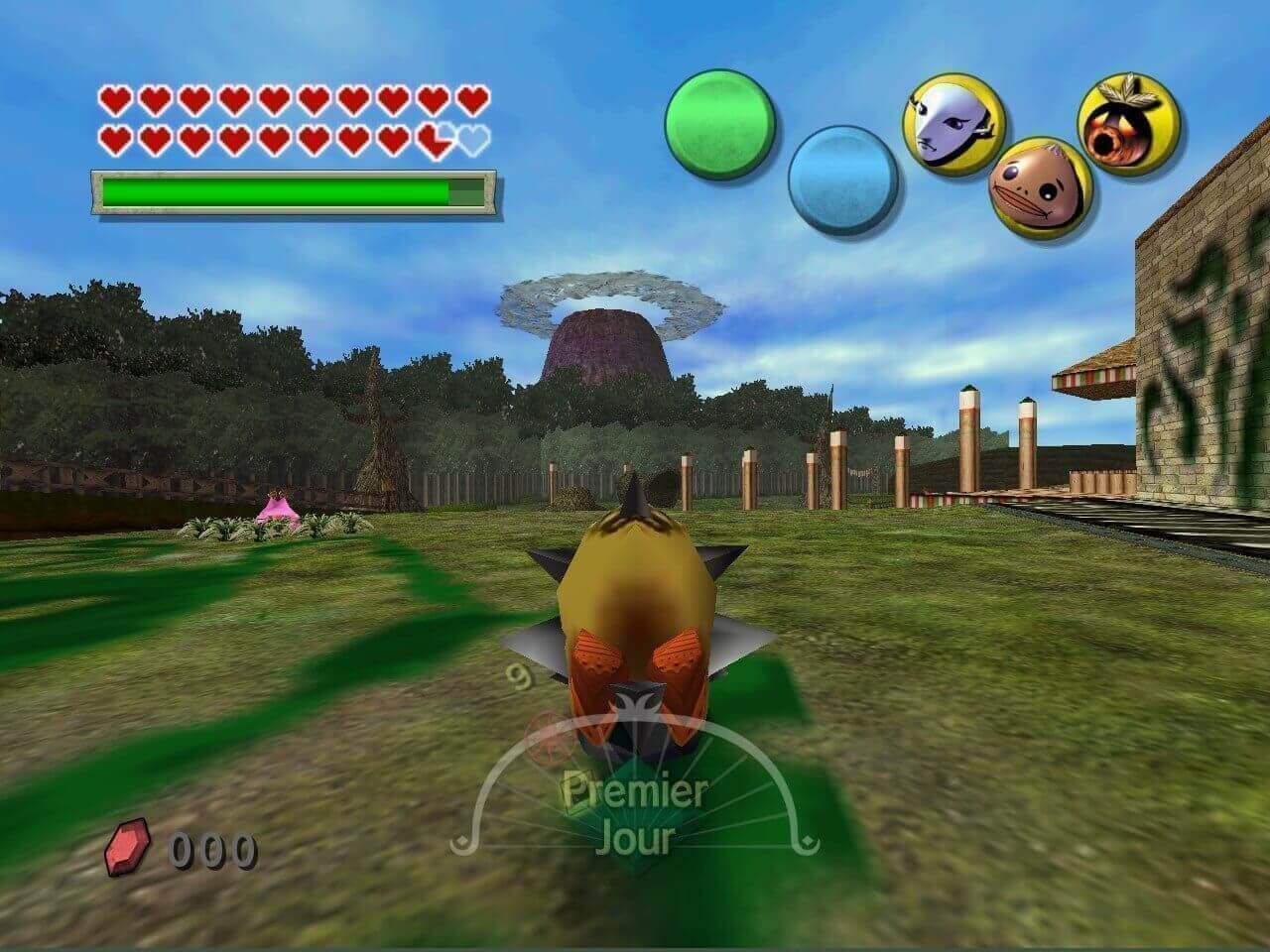Select the Zora mask item slot
Viewport: 1270px width, 952px height.
coord(952,124)
